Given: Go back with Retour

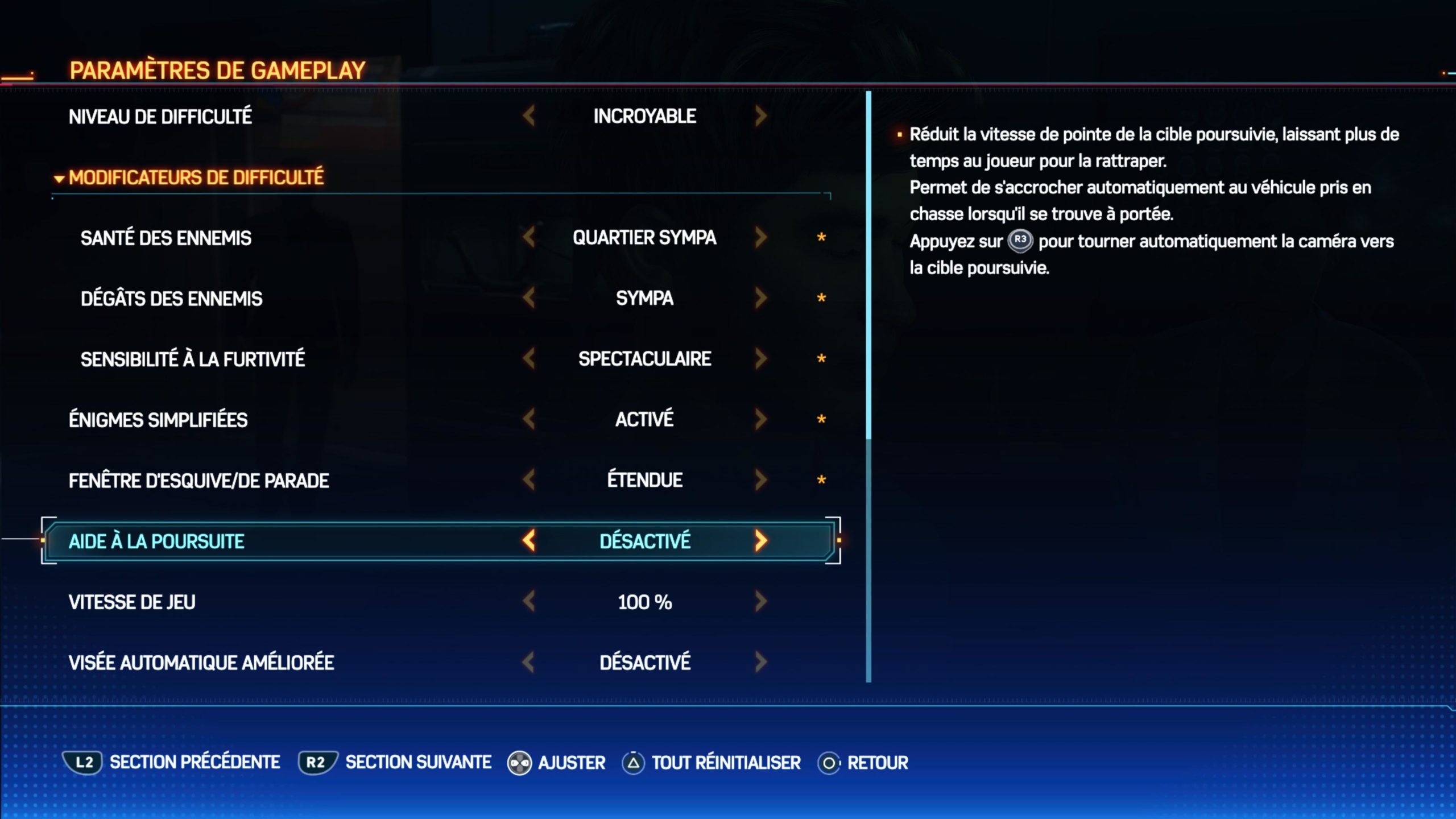Looking at the screenshot, I should coord(863,763).
